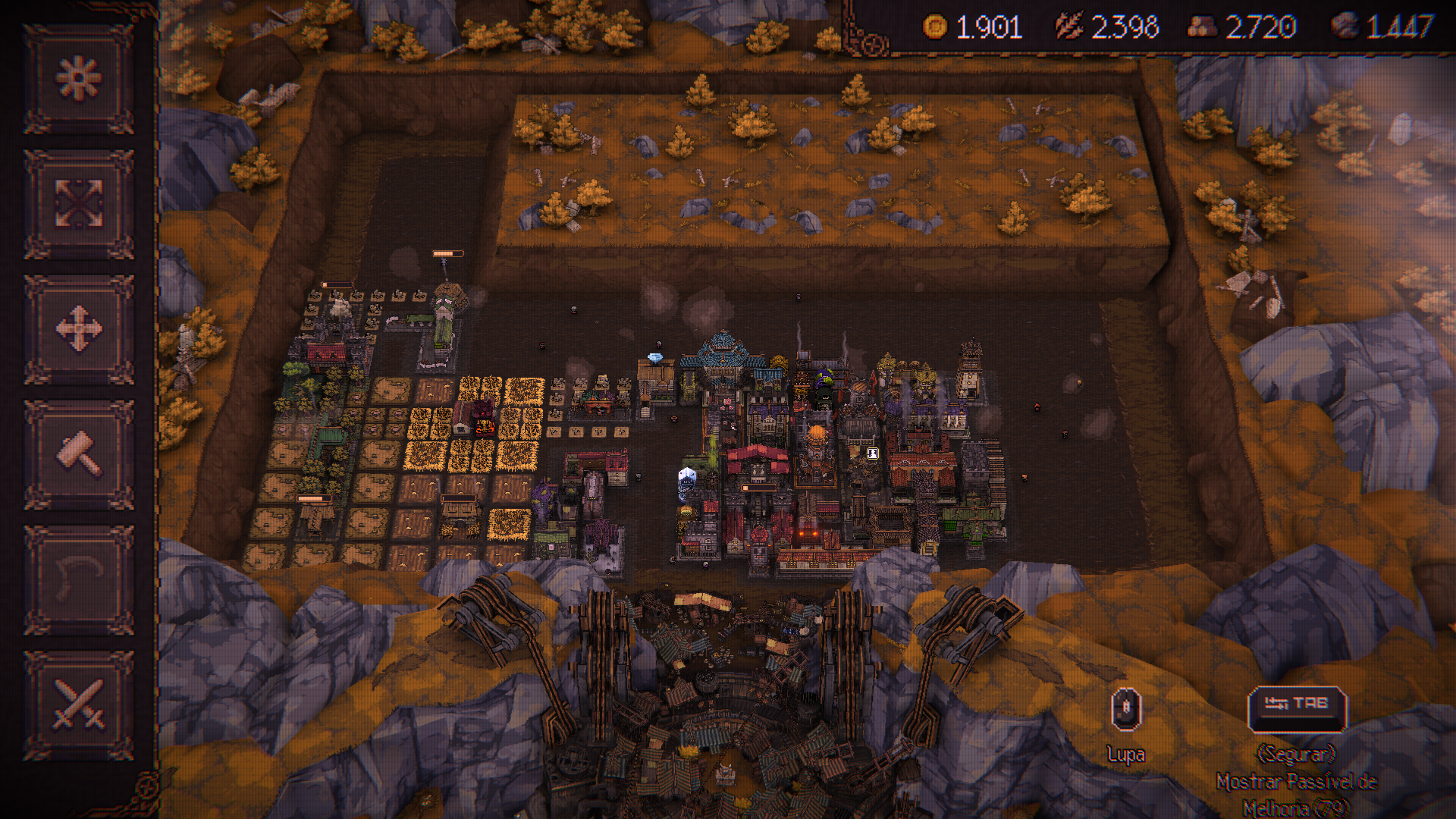Click the dimmed sickle harvest tool

pos(79,579)
